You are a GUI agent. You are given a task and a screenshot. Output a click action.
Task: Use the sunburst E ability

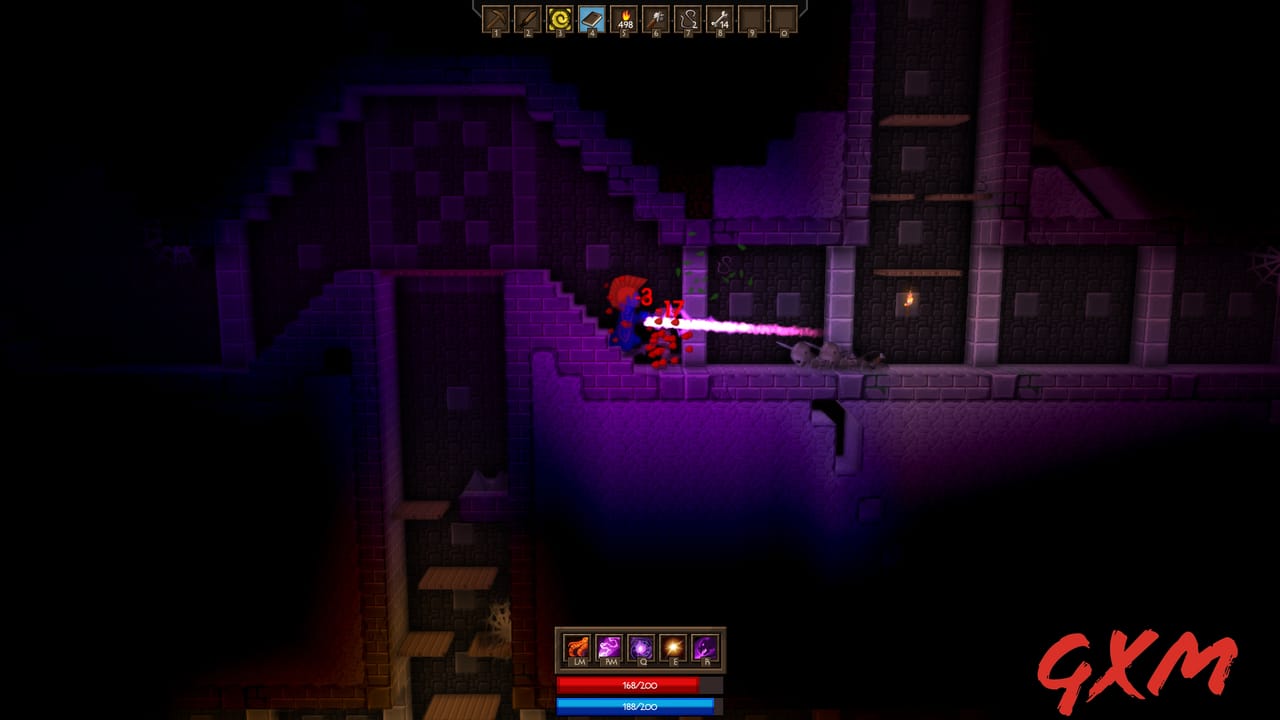(x=671, y=648)
